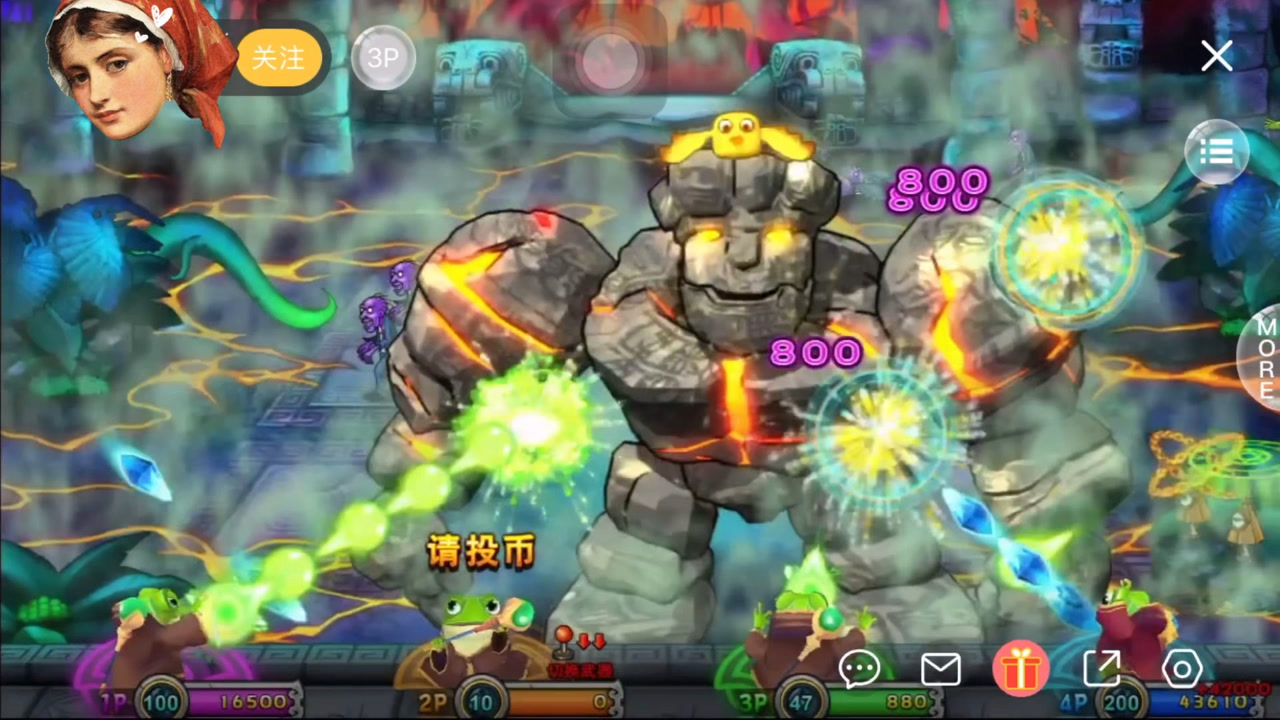Close the stream with the X
Screen dimensions: 1280x720
pyautogui.click(x=1216, y=56)
